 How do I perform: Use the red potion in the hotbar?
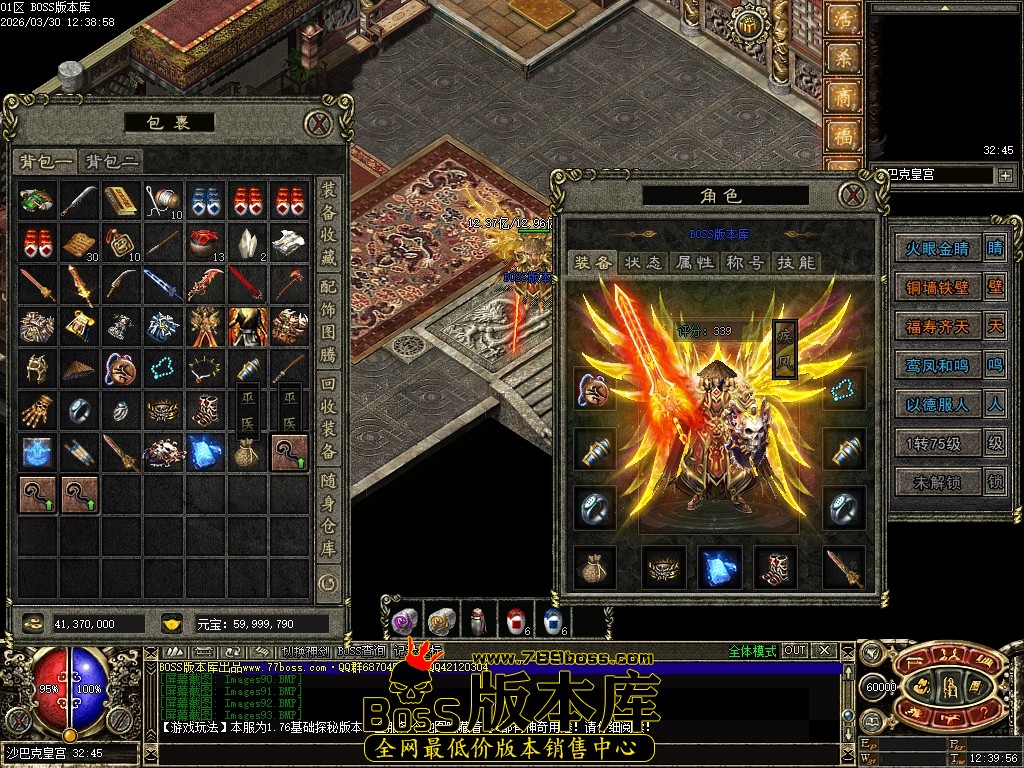[x=516, y=621]
